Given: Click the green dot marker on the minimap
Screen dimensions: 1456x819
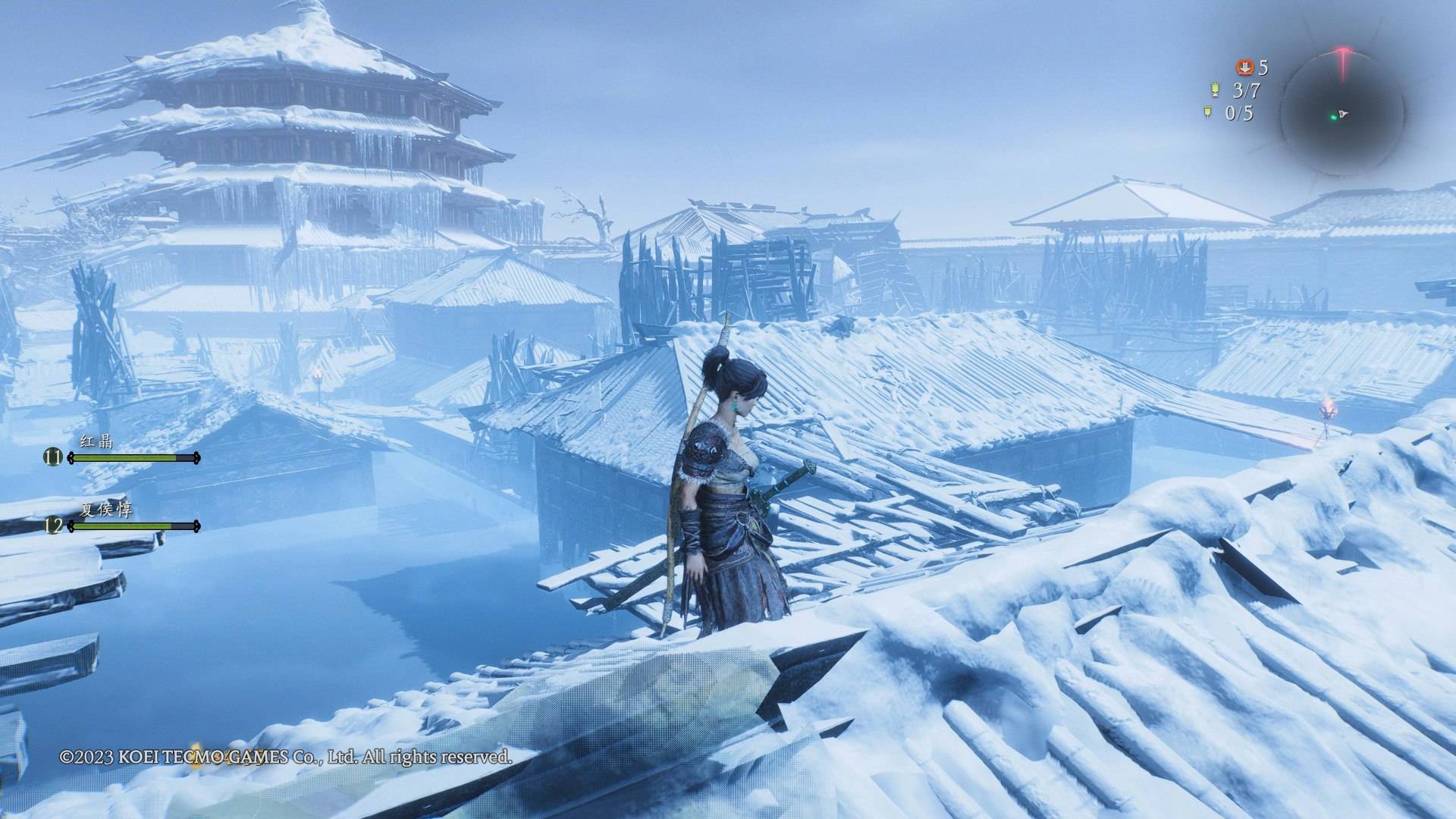Looking at the screenshot, I should coord(1332,117).
